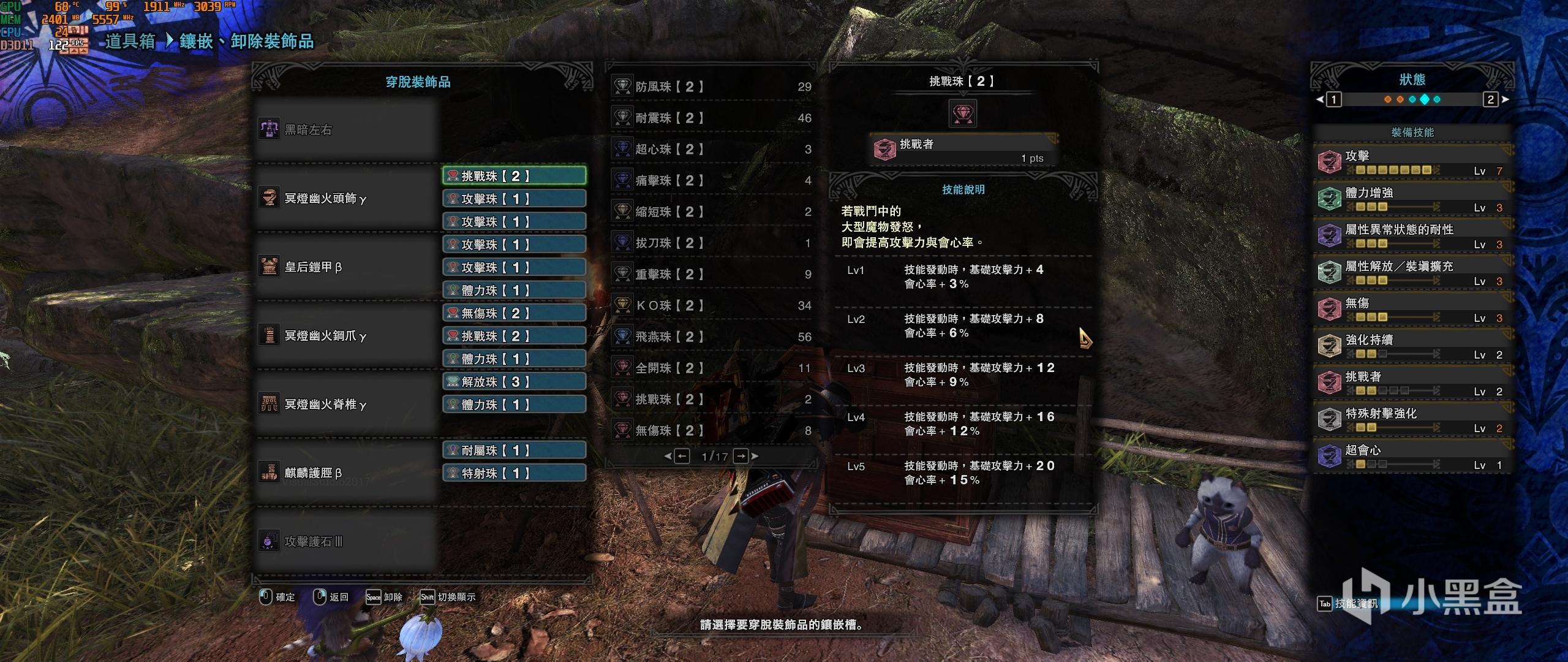The width and height of the screenshot is (1568, 662).
Task: Select the 黑暗左右 weapon row
Action: coord(347,130)
